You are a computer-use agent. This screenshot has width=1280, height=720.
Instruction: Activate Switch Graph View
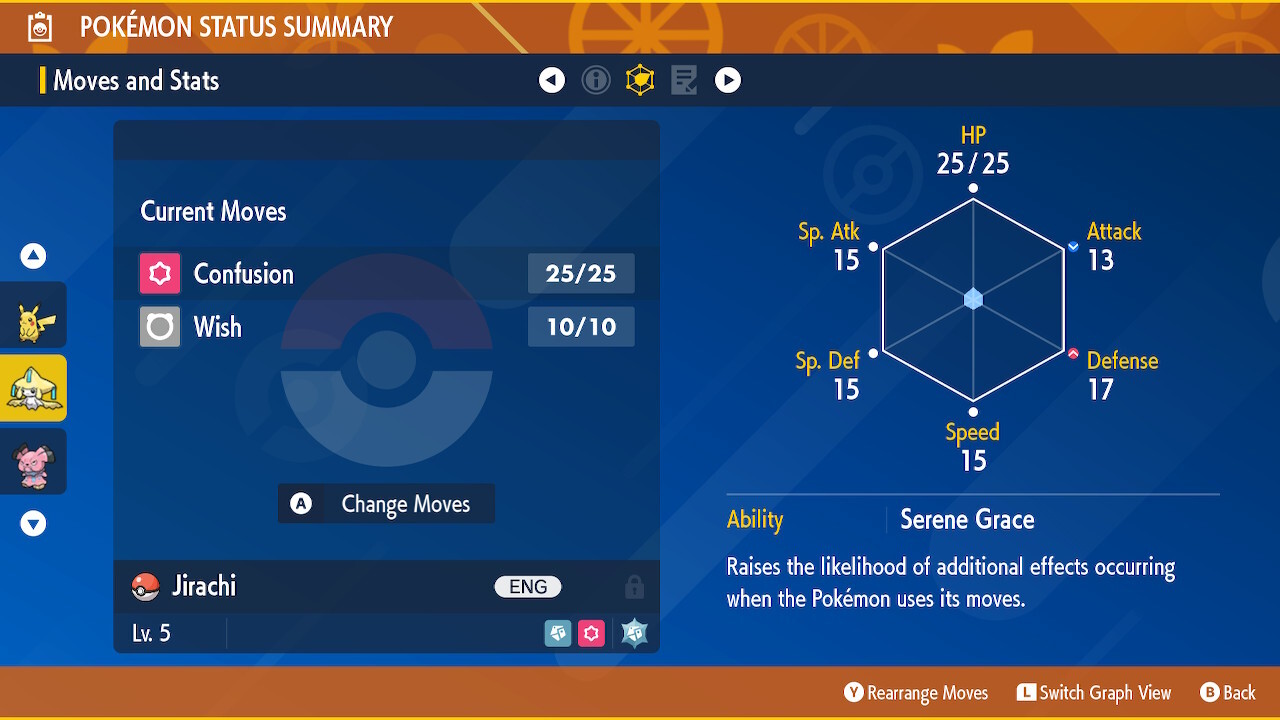coord(1094,693)
